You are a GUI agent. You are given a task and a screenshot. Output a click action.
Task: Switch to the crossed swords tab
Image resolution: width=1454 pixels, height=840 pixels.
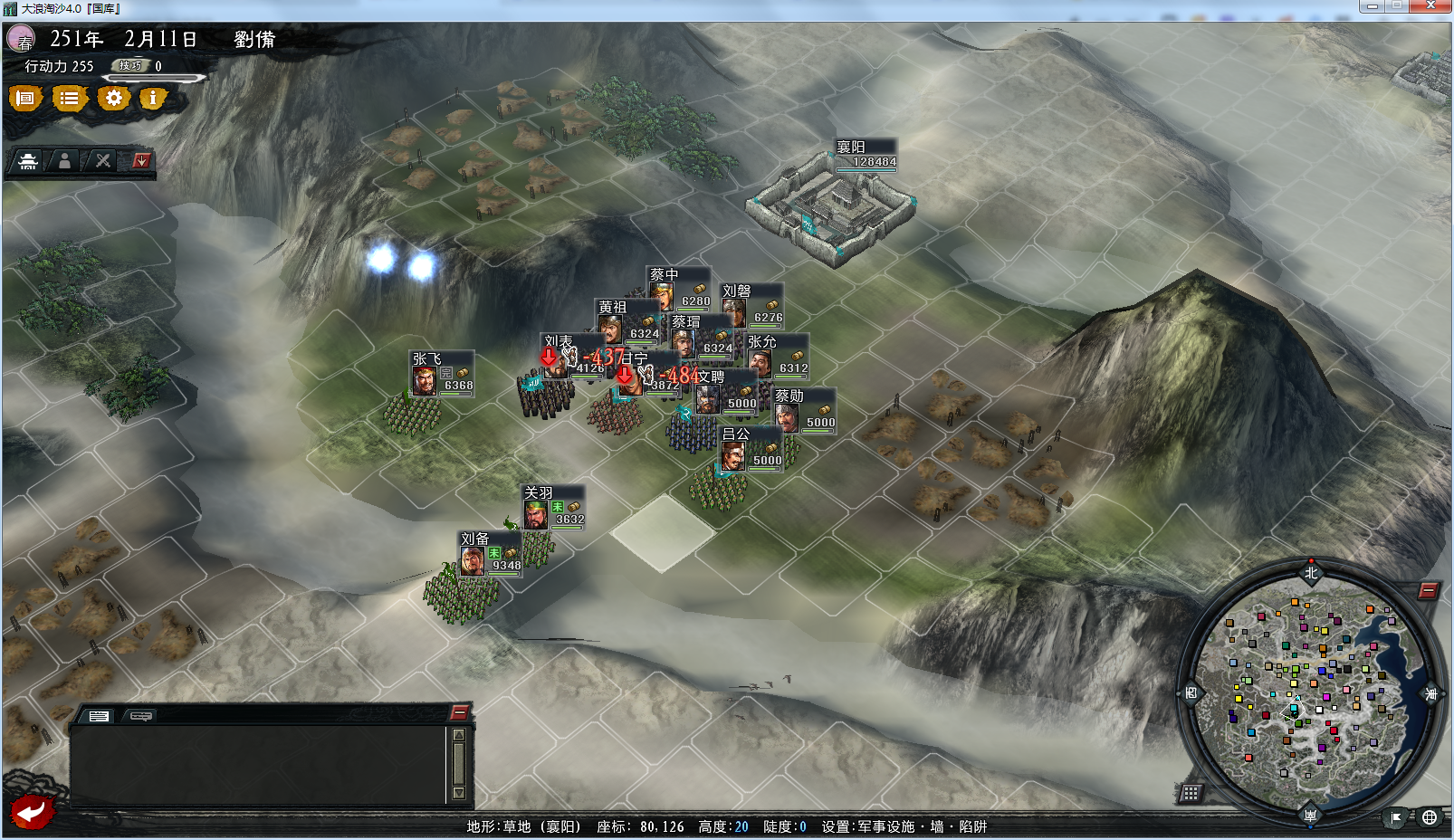(103, 161)
